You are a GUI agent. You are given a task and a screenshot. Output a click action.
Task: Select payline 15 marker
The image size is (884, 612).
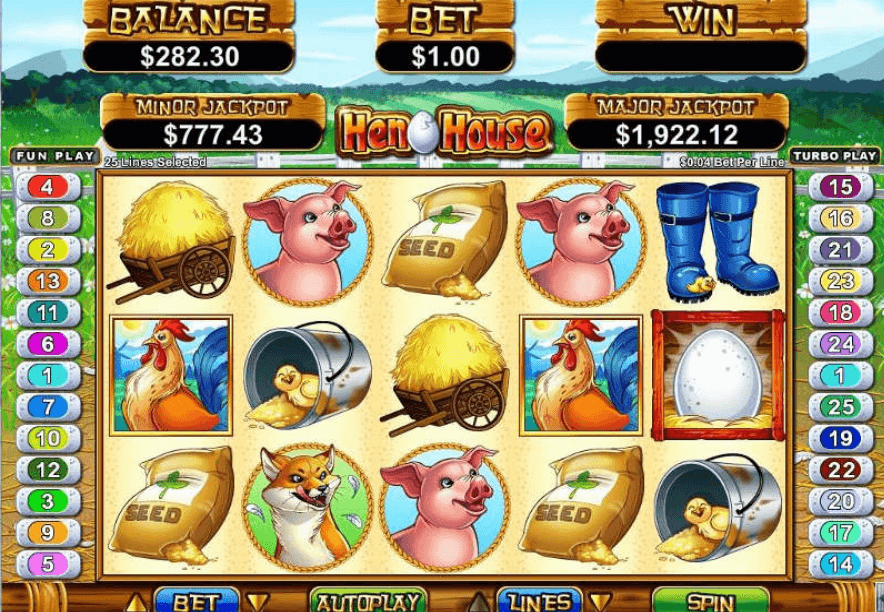(840, 187)
